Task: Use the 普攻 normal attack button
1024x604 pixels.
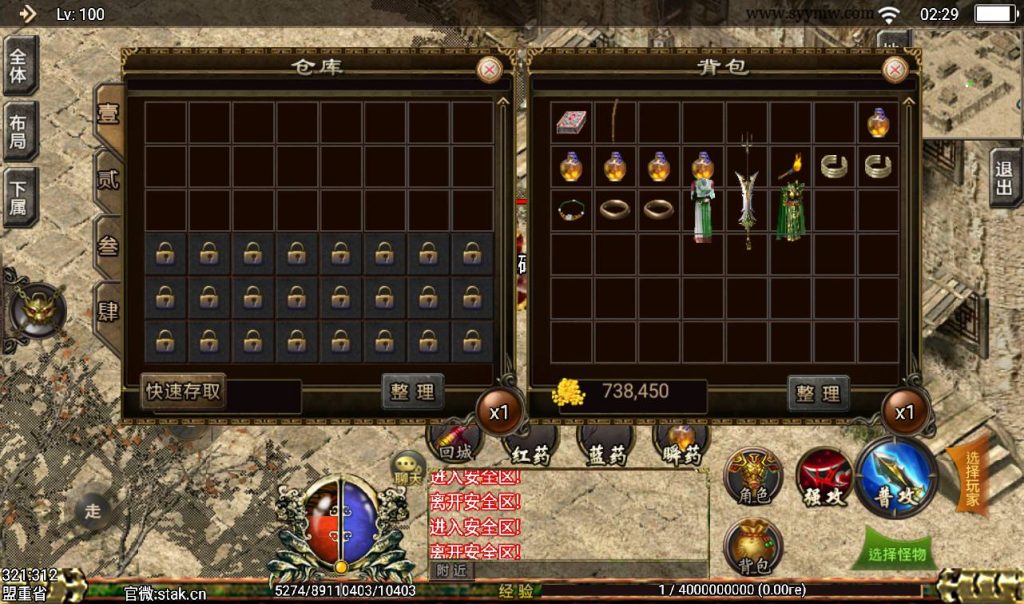Action: pyautogui.click(x=896, y=477)
